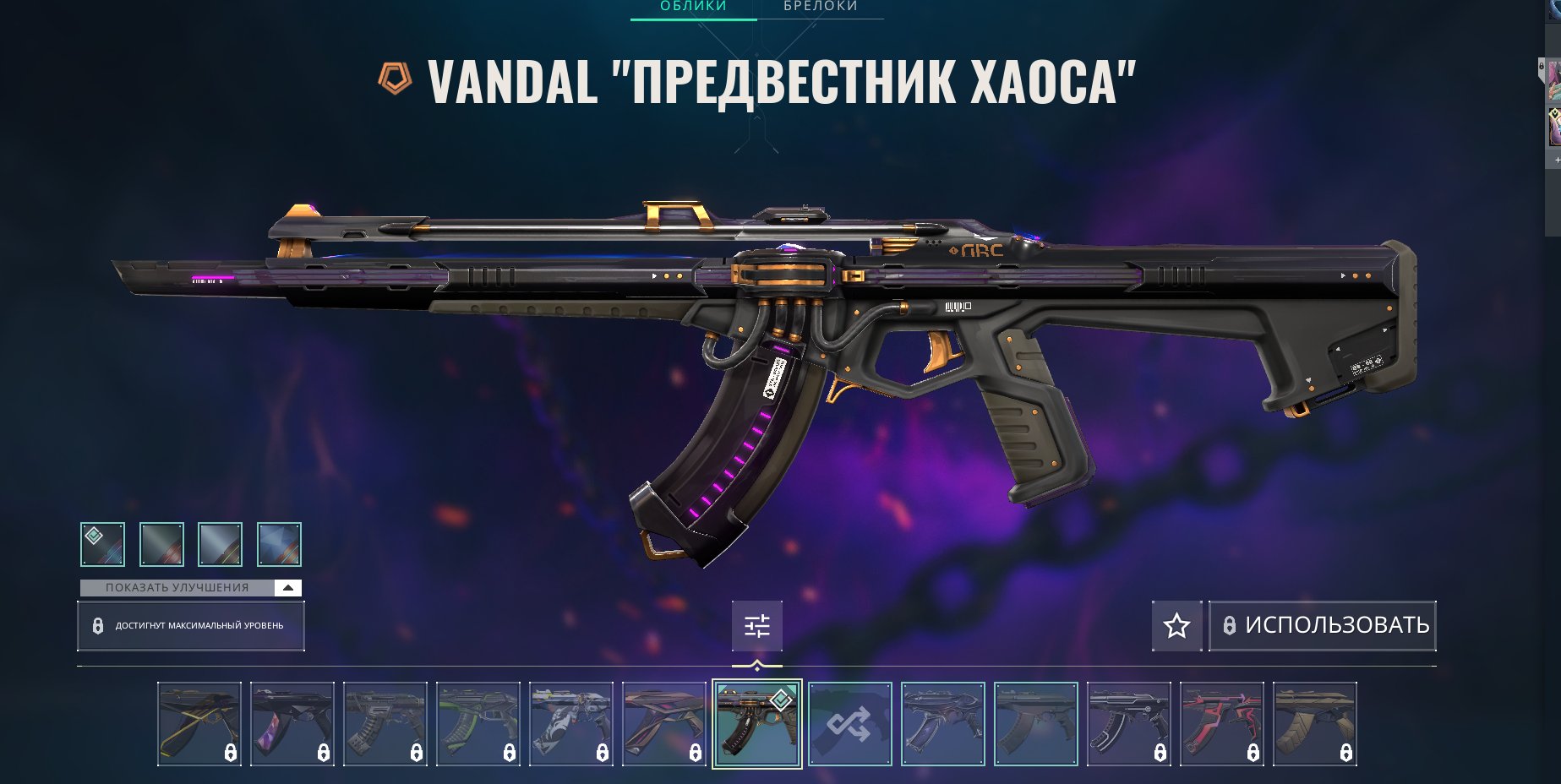Choose the green-striped Vandal skin
This screenshot has height=784, width=1561.
[478, 724]
